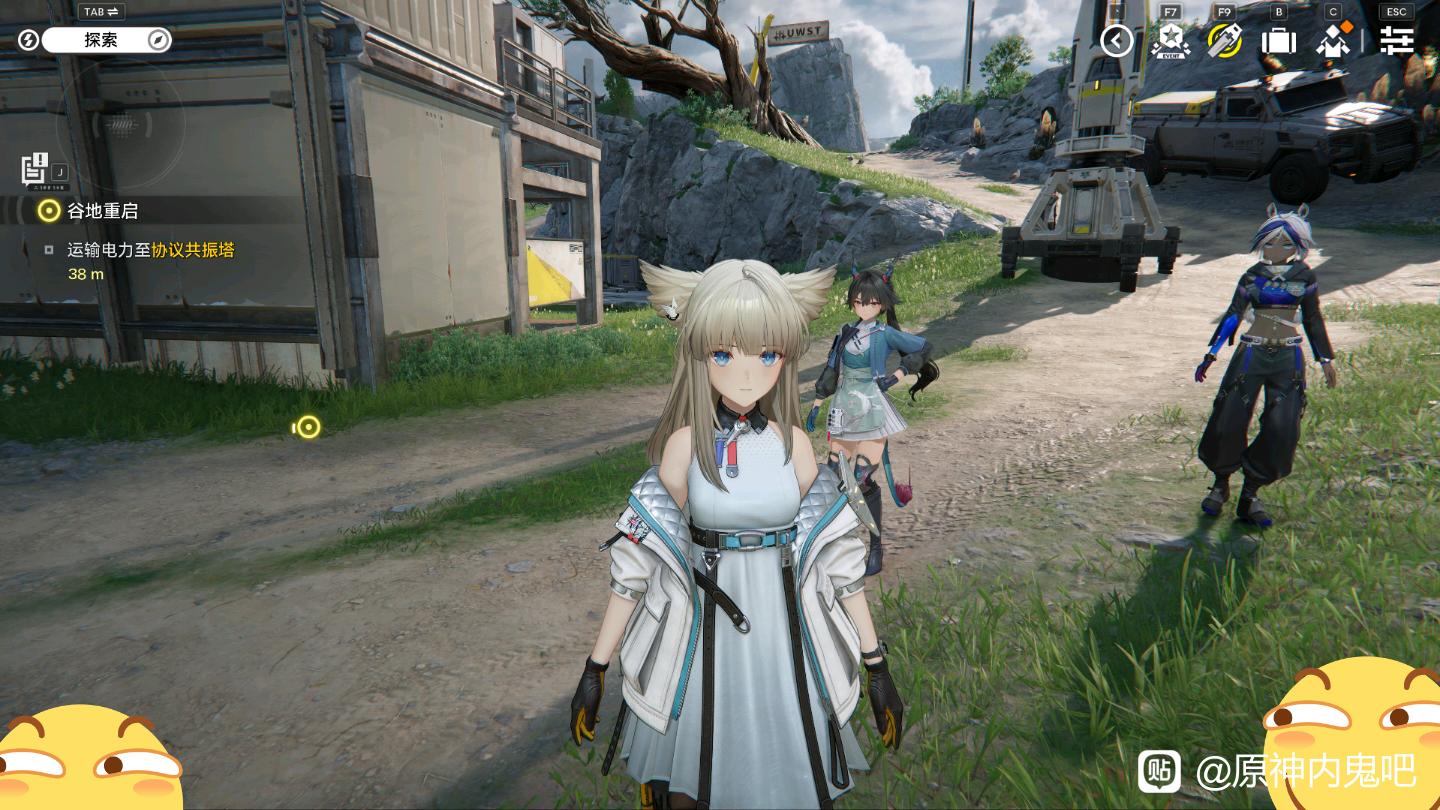Open the settings sliders menu
1440x810 pixels.
click(1396, 41)
